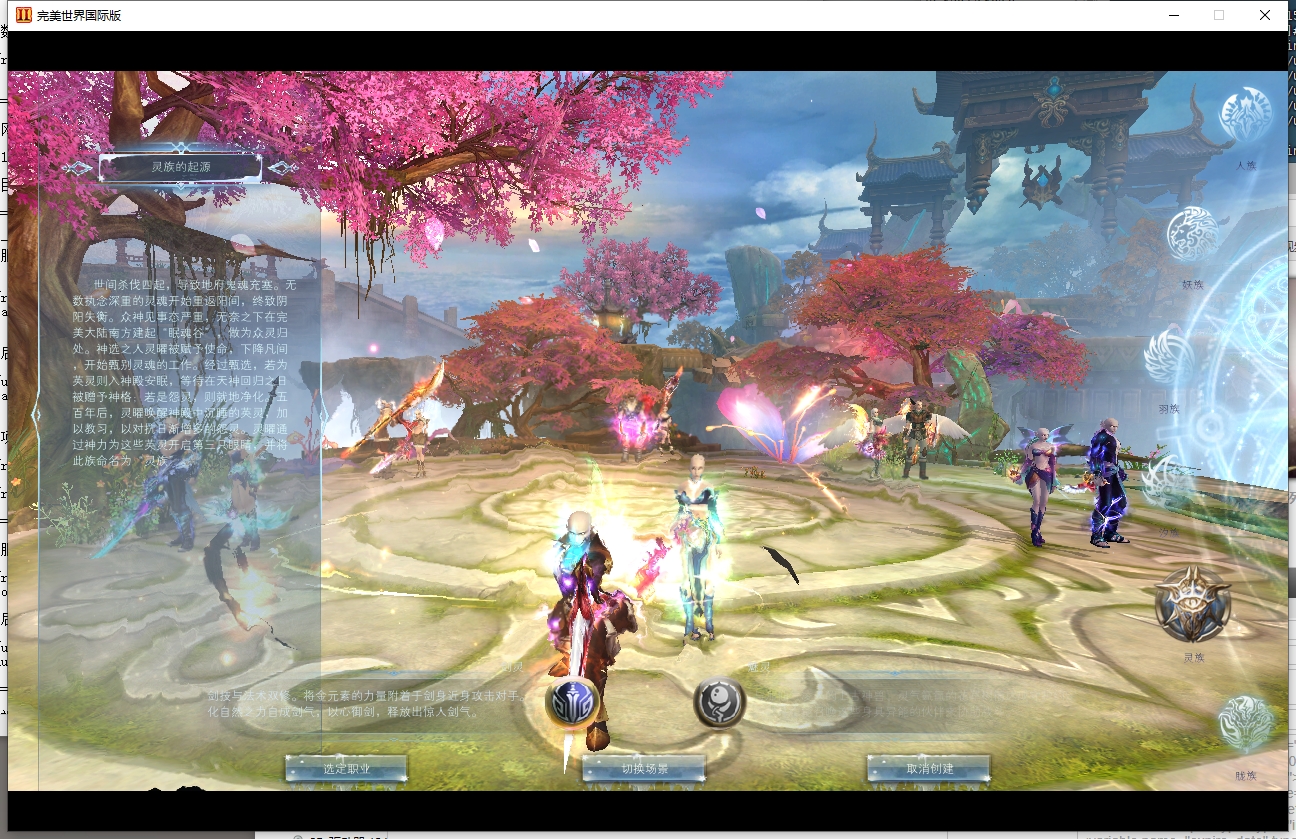Pick the 羽族 race emblem
Viewport: 1296px width, 839px height.
coord(1169,356)
